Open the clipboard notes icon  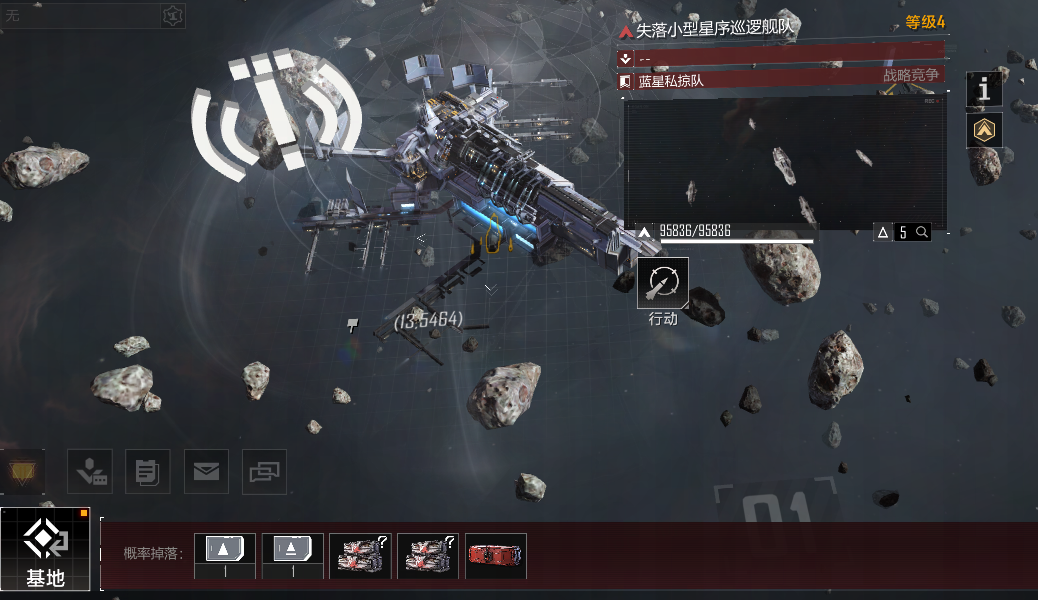pyautogui.click(x=148, y=471)
